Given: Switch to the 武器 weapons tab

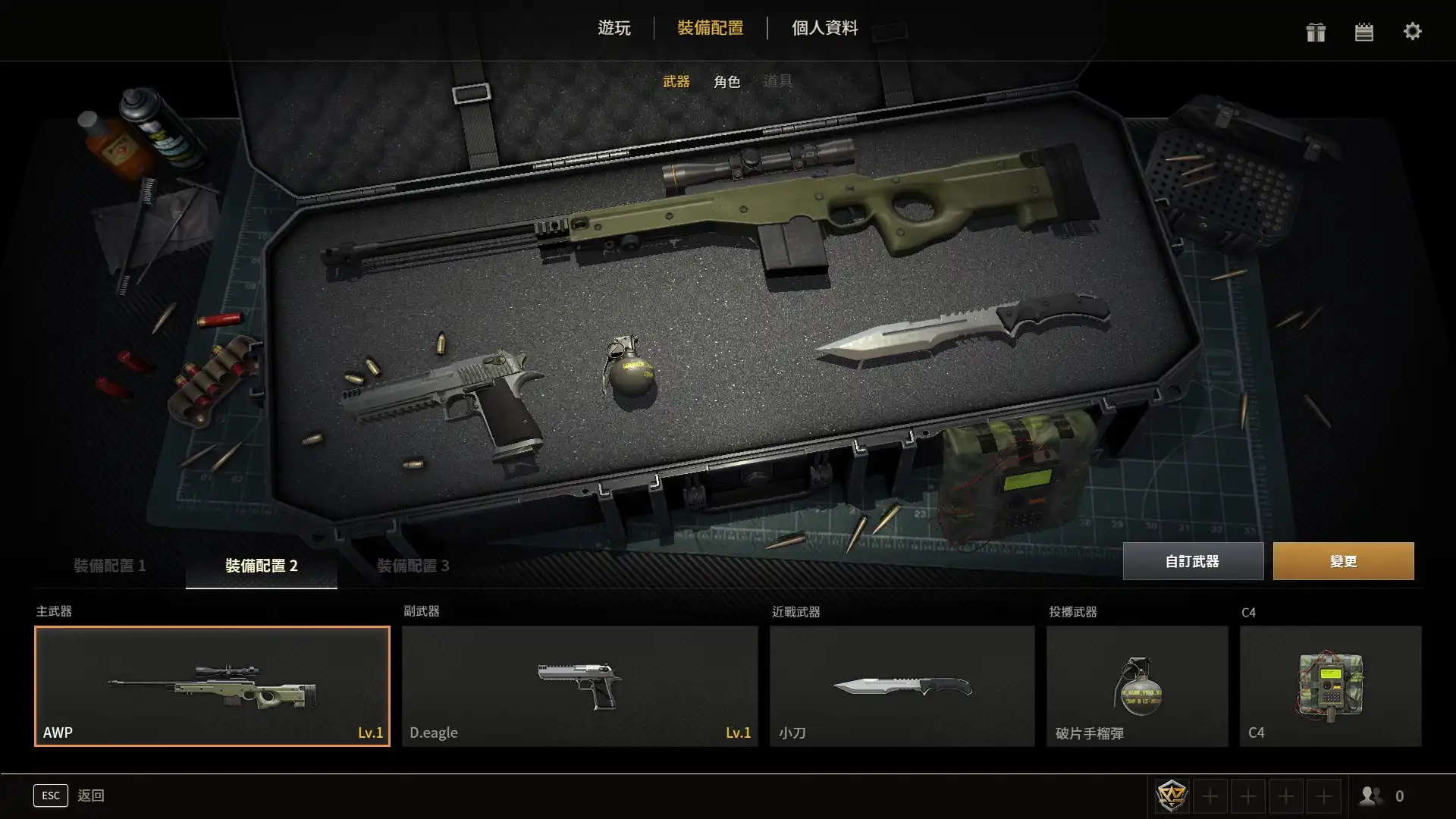Looking at the screenshot, I should 676,81.
